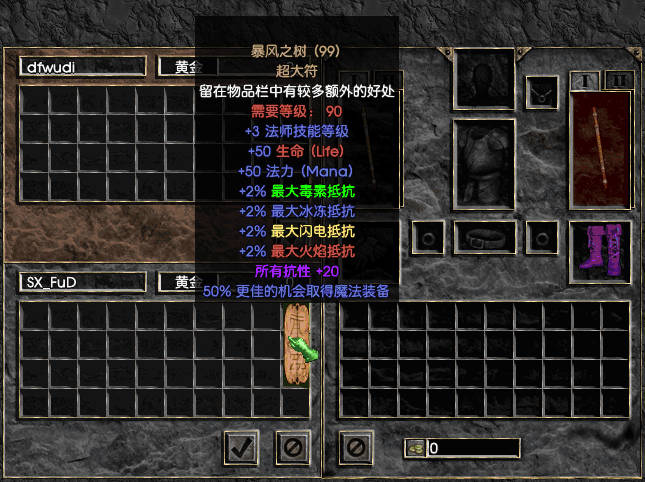Viewport: 645px width, 482px height.
Task: Select the purple boots equipment slot
Action: coord(600,247)
